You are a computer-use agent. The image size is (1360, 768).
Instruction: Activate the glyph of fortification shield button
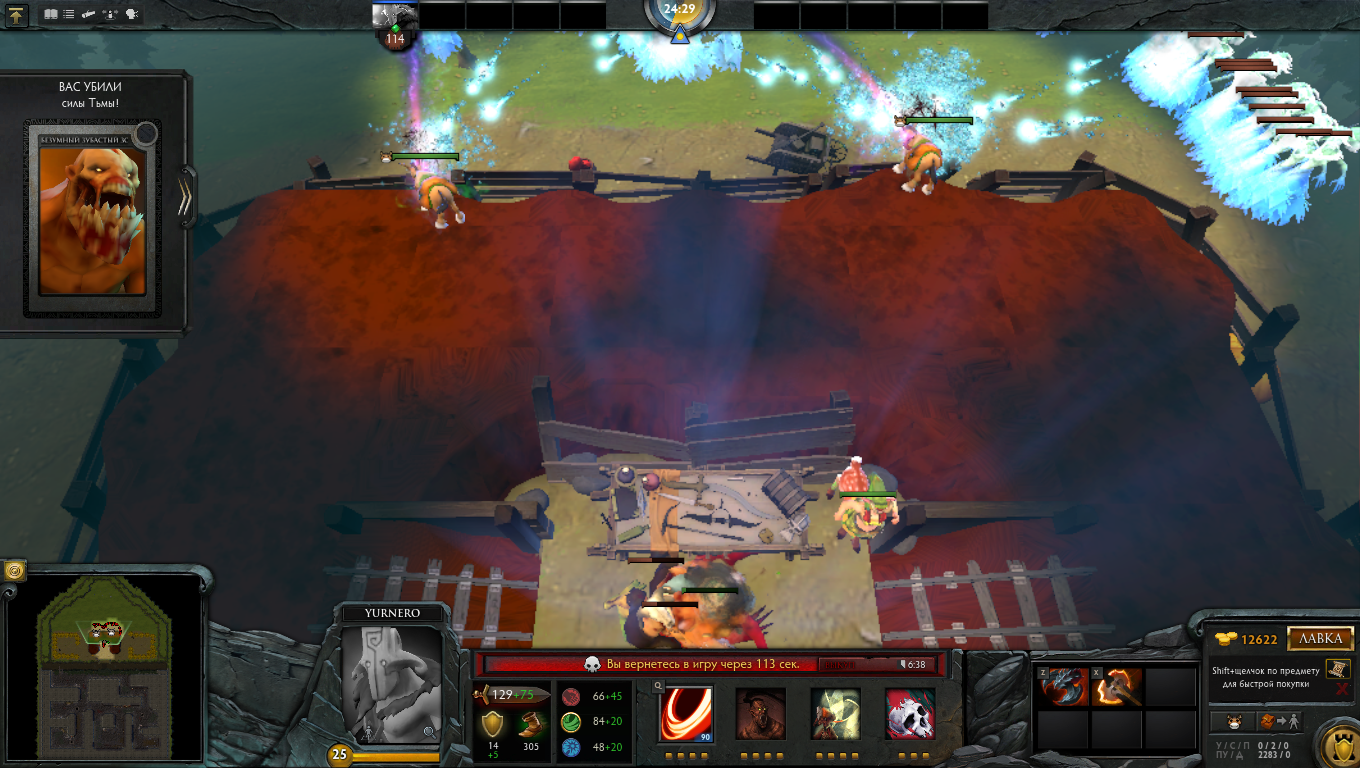[x=1336, y=742]
